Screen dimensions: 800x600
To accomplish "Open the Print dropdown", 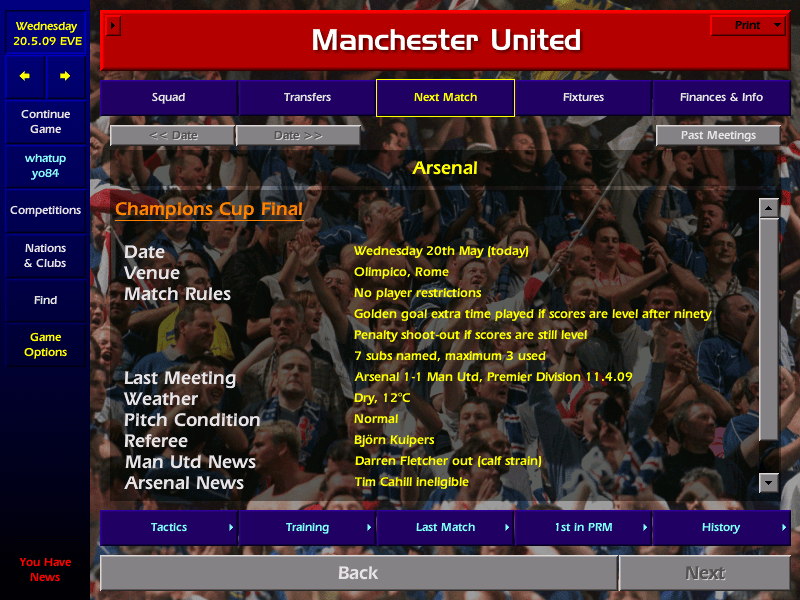I will point(747,25).
